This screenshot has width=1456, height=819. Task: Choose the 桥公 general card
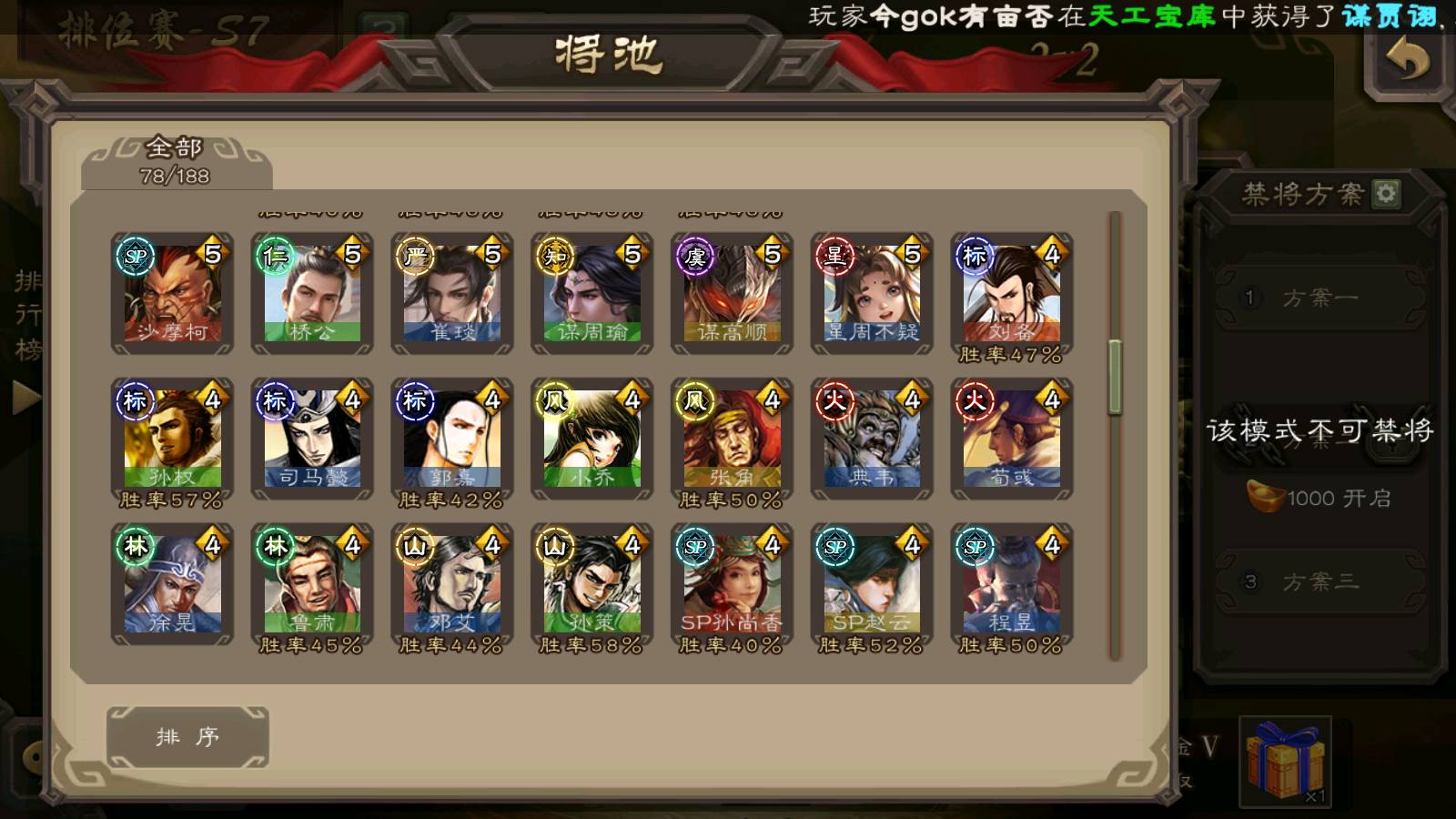(x=312, y=293)
